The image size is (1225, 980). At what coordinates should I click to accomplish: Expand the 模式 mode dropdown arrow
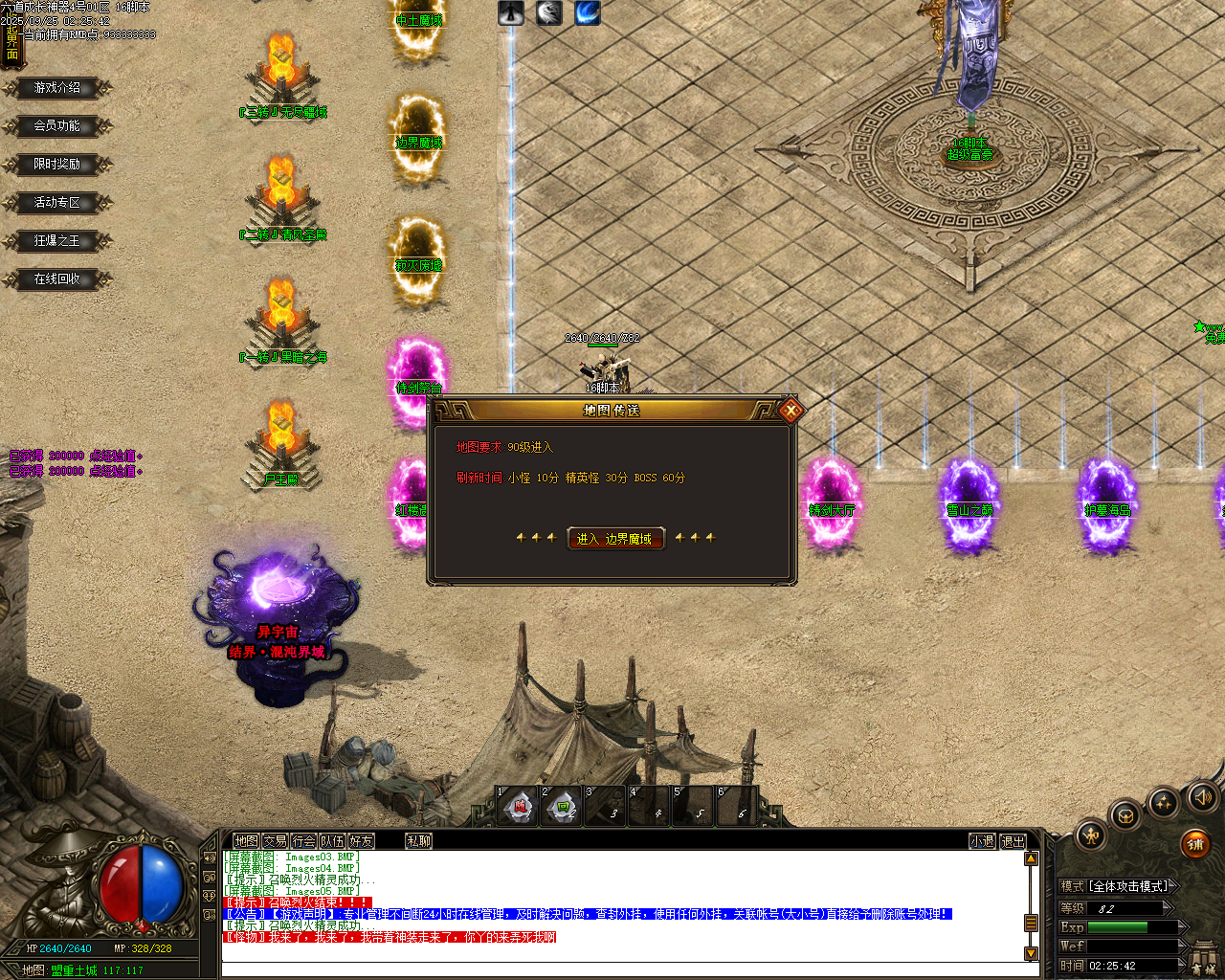(1172, 885)
